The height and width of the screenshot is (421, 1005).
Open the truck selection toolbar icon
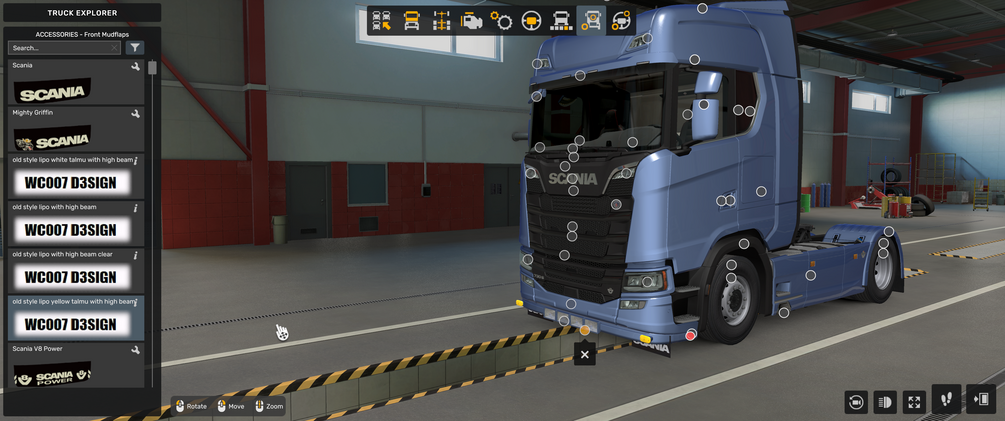click(381, 21)
